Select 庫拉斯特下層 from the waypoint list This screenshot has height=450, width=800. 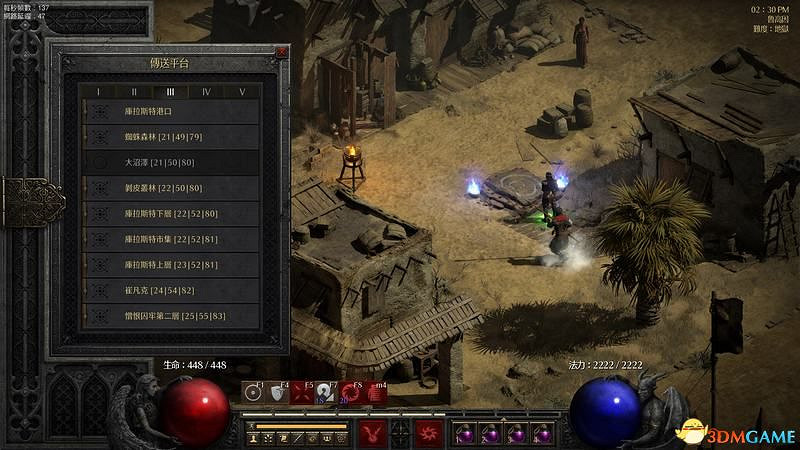click(x=170, y=213)
